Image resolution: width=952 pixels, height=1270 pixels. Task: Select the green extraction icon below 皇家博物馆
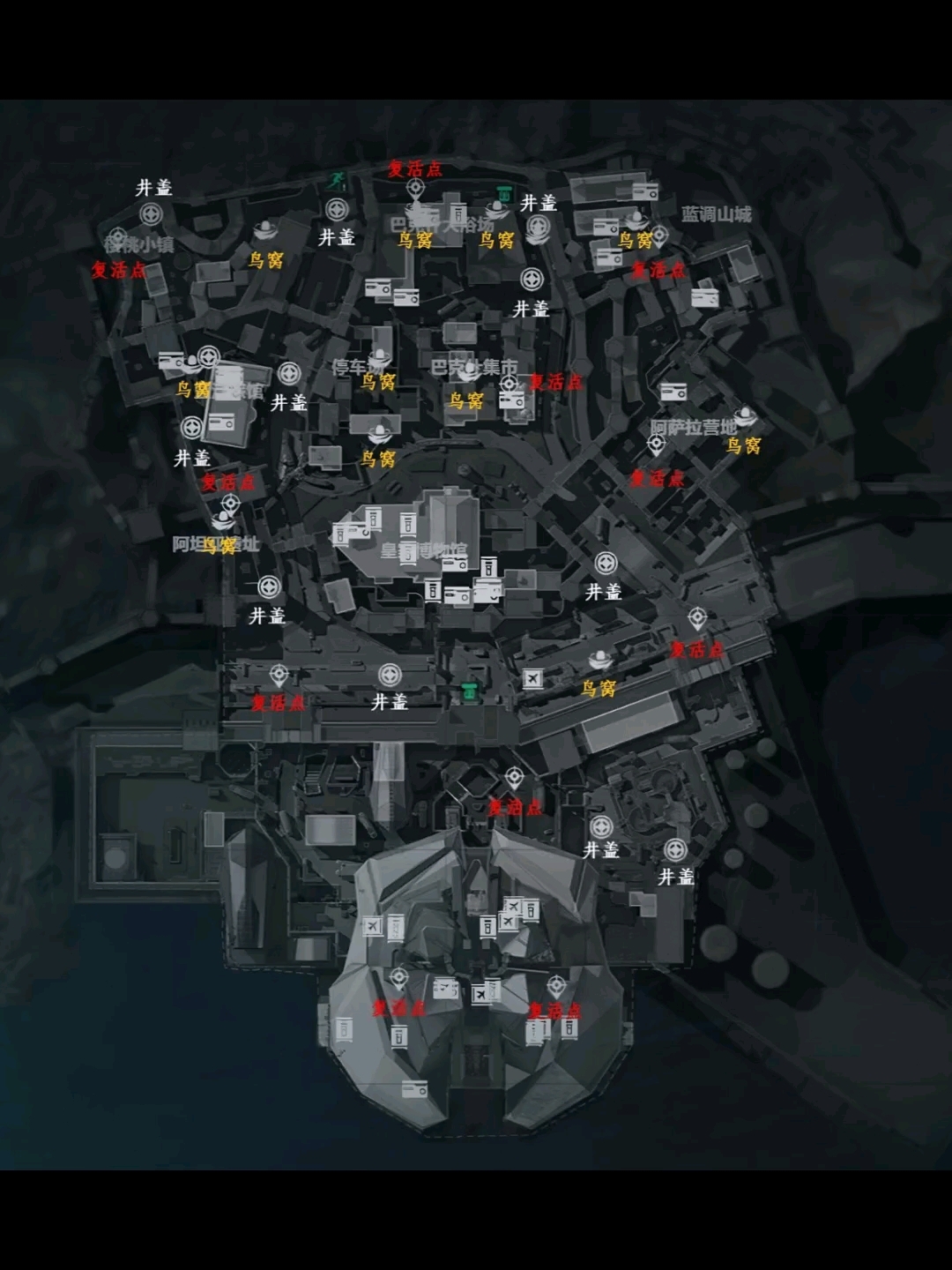tap(471, 692)
